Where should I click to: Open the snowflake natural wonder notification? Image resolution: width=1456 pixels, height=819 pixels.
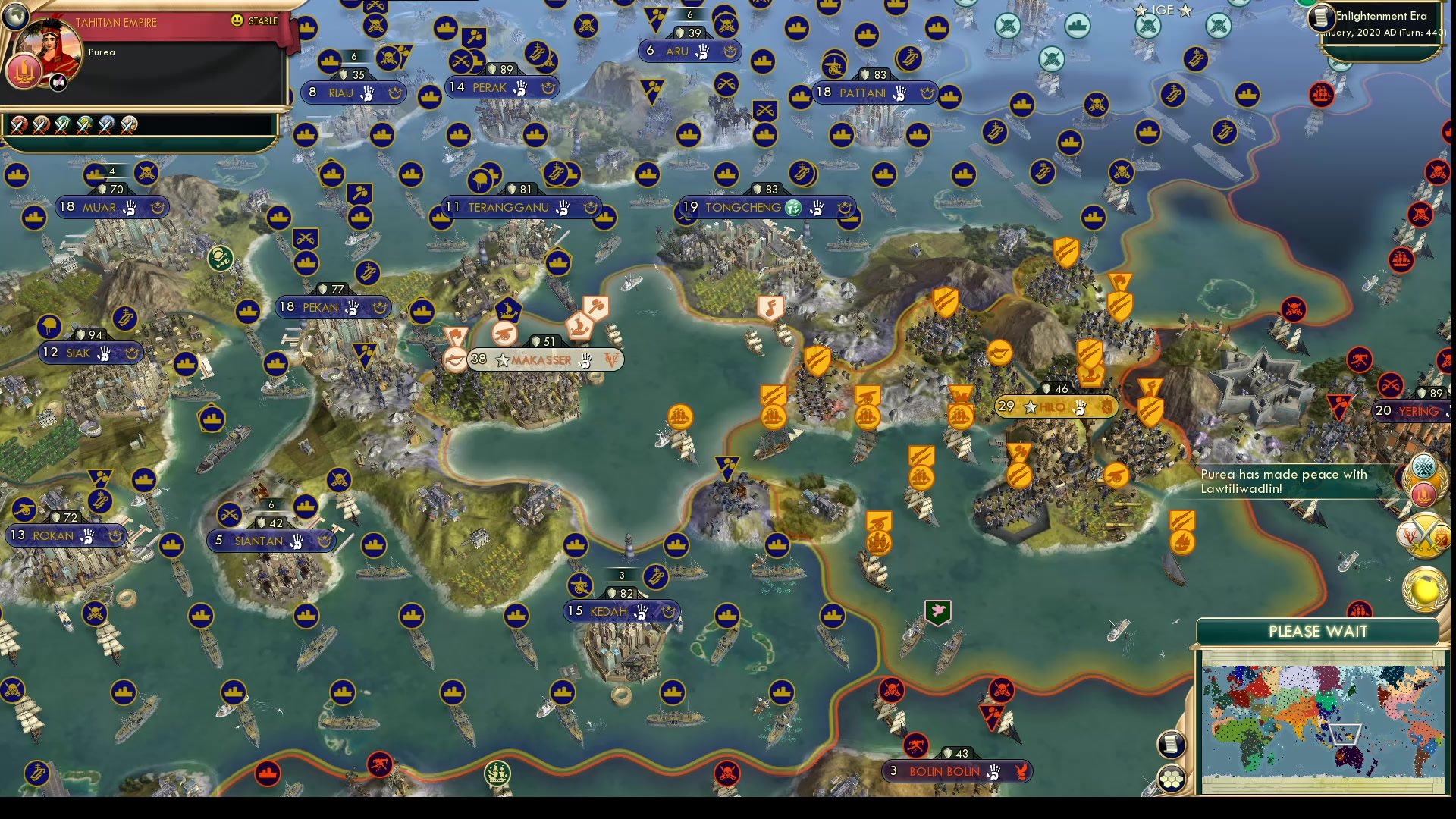click(x=1423, y=465)
